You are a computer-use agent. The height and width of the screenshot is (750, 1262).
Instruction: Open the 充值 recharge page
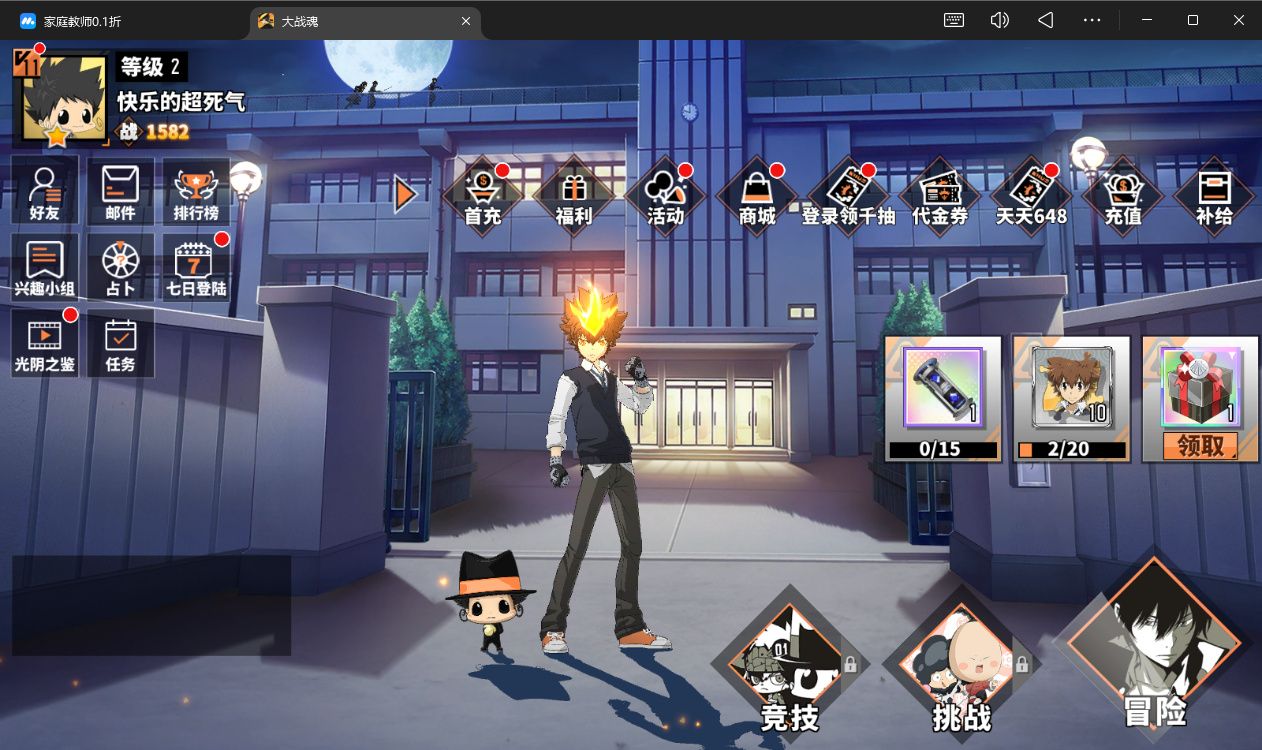pyautogui.click(x=1122, y=195)
